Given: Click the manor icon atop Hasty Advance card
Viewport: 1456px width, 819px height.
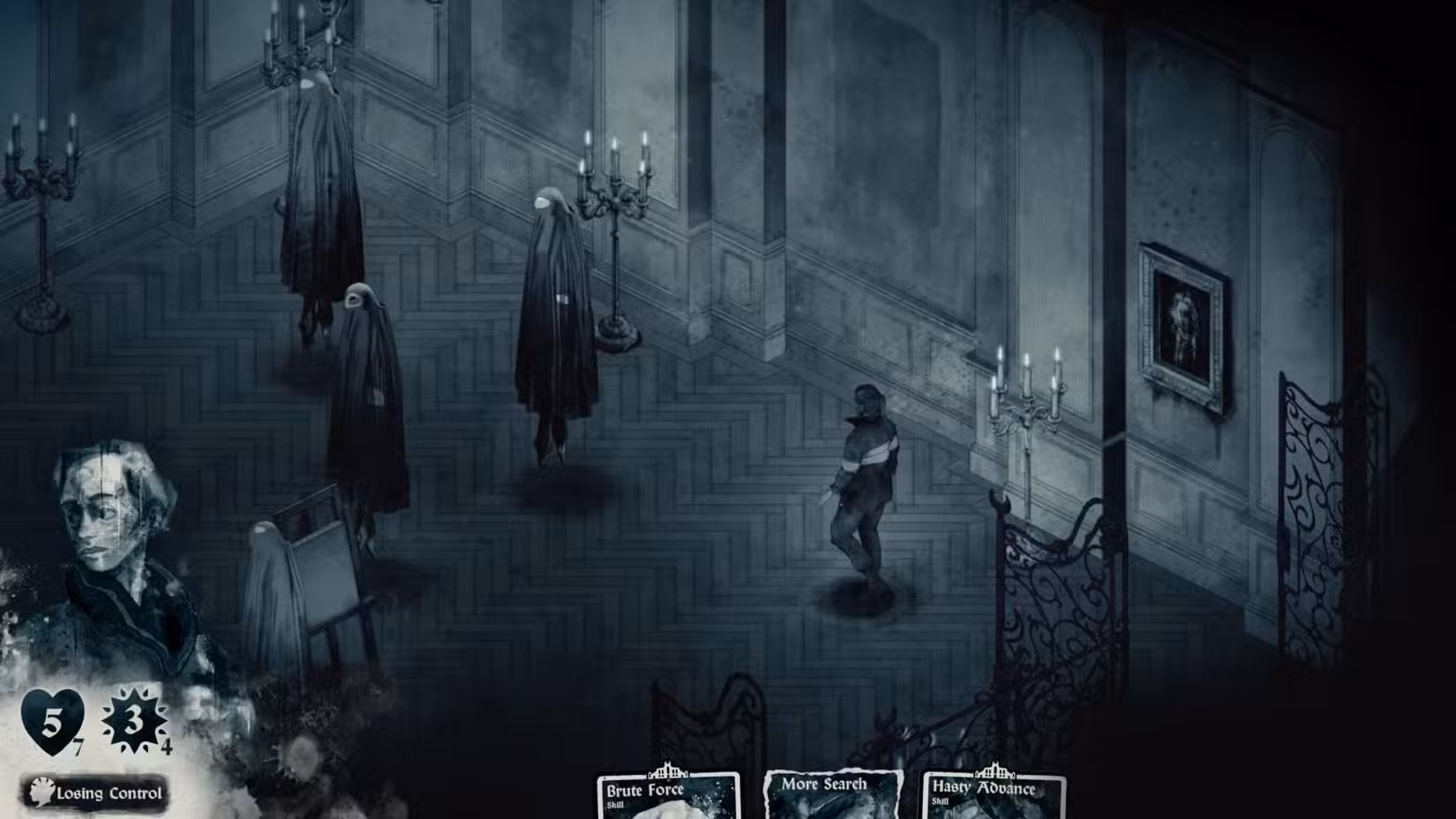Looking at the screenshot, I should coord(995,768).
